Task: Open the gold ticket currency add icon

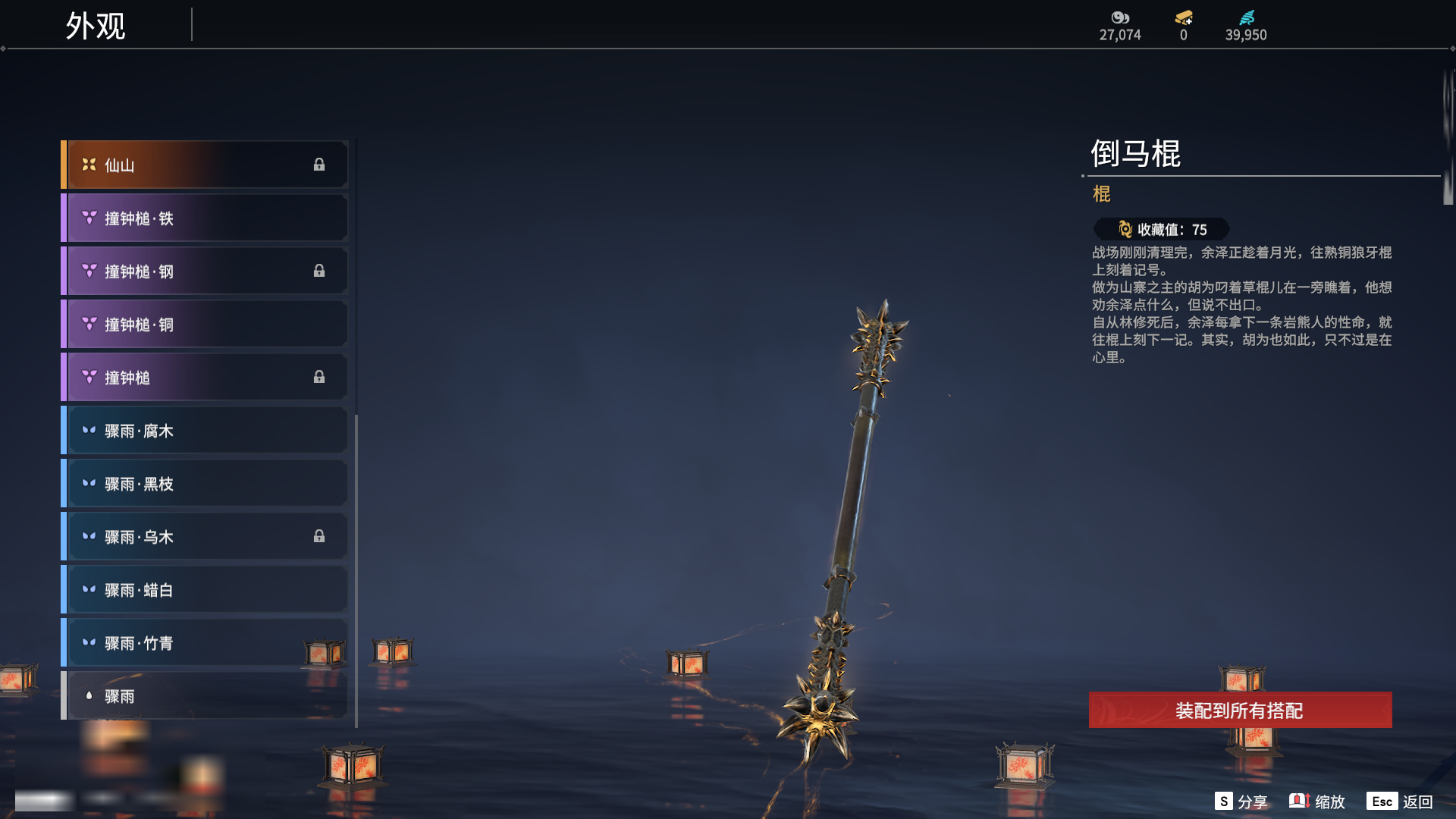Action: (x=1184, y=17)
